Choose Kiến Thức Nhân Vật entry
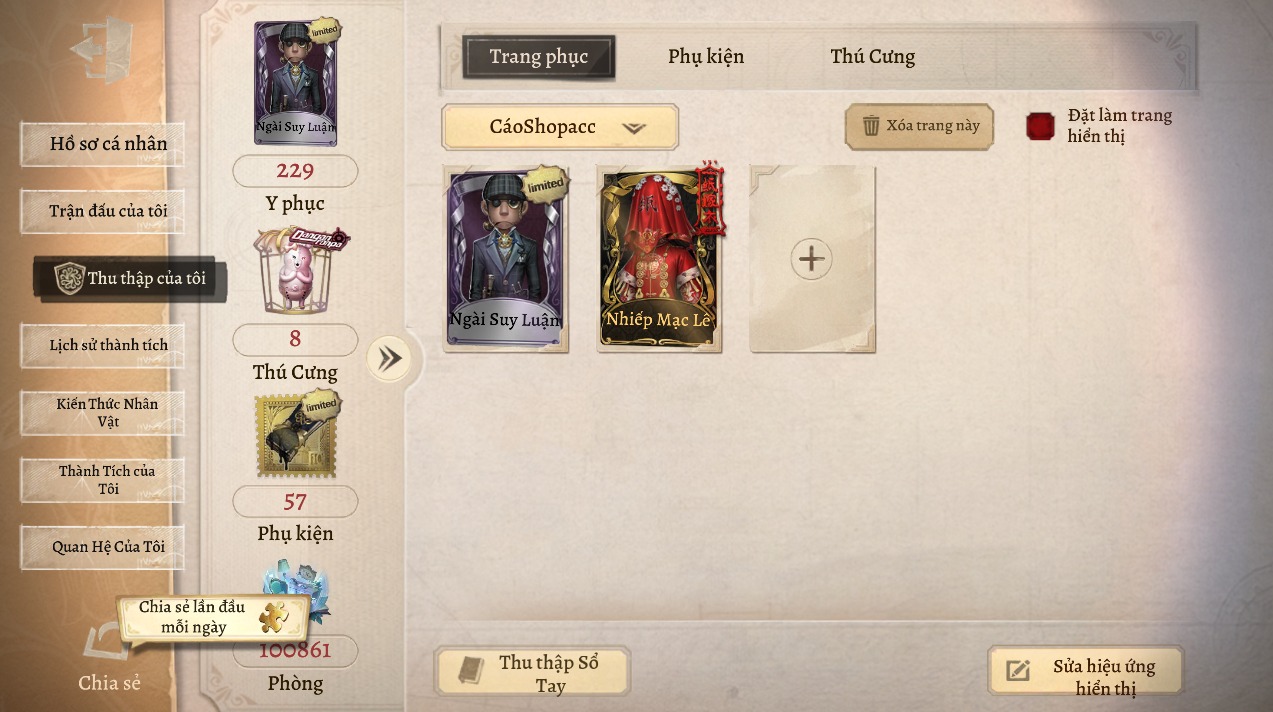The width and height of the screenshot is (1273, 712). tap(103, 412)
